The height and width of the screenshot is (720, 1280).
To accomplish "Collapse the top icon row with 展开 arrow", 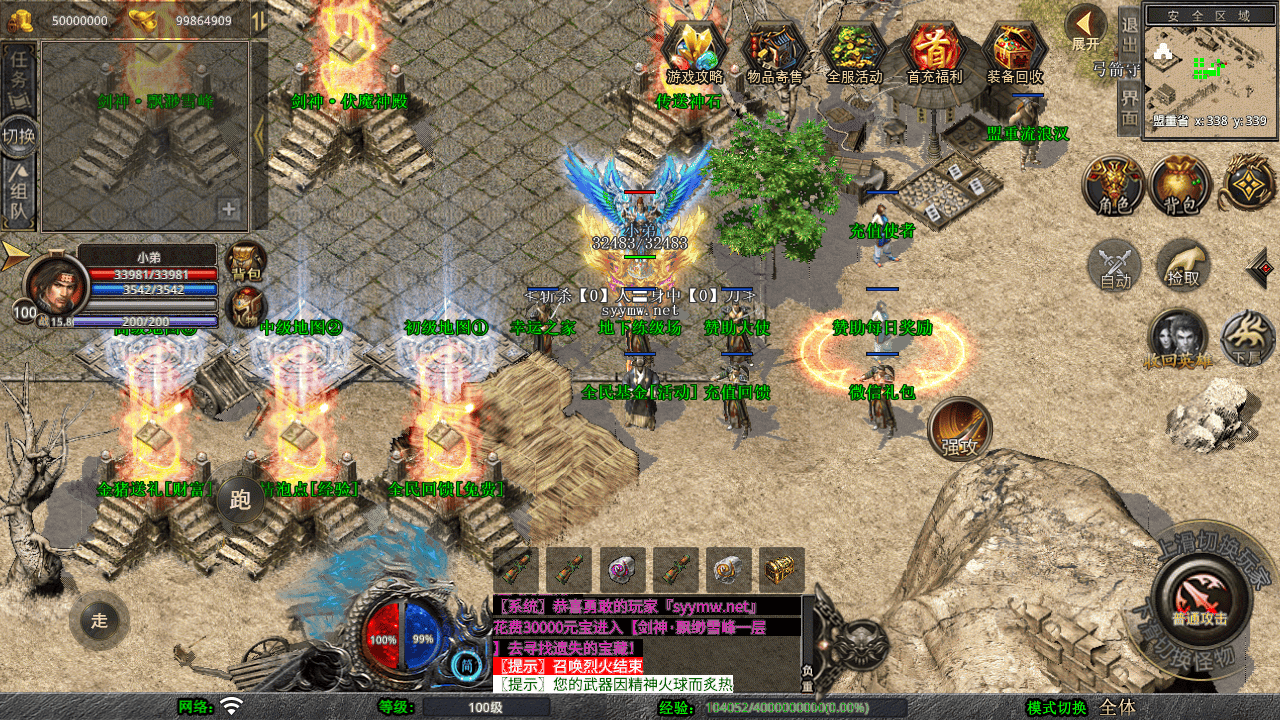I will tap(1085, 28).
